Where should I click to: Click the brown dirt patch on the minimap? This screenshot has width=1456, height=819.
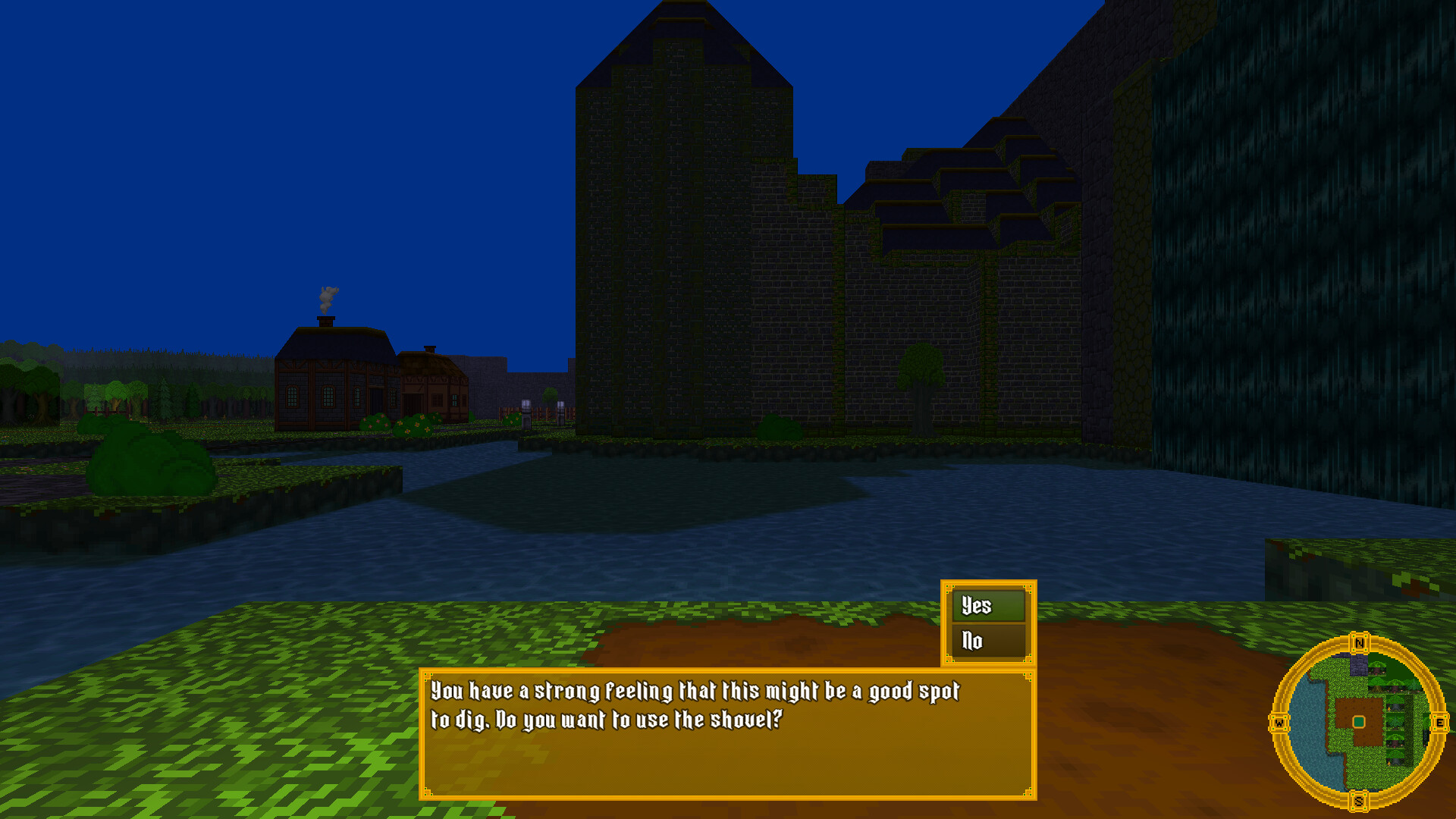[x=1345, y=707]
